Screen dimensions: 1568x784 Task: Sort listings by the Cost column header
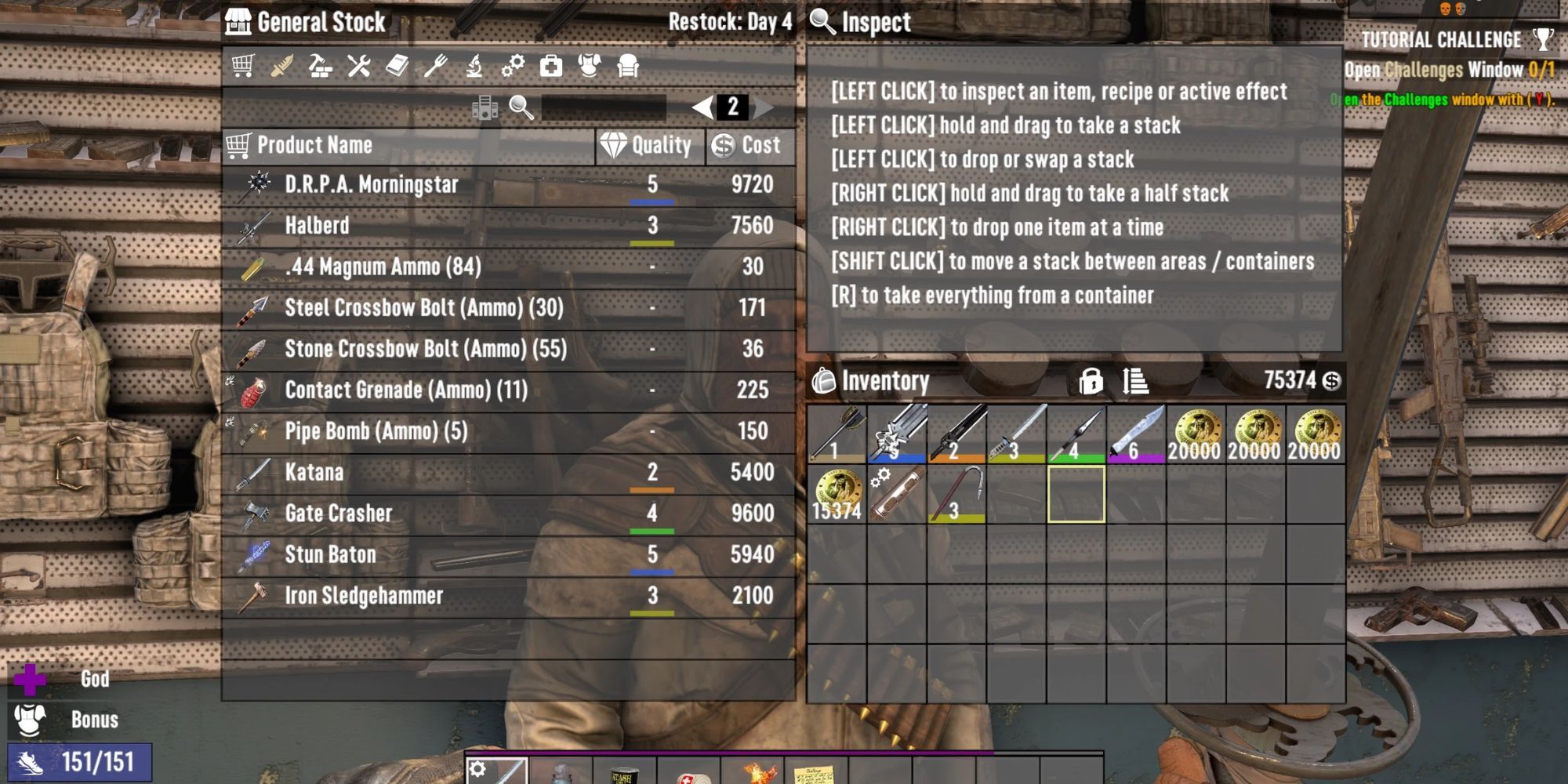(x=745, y=144)
